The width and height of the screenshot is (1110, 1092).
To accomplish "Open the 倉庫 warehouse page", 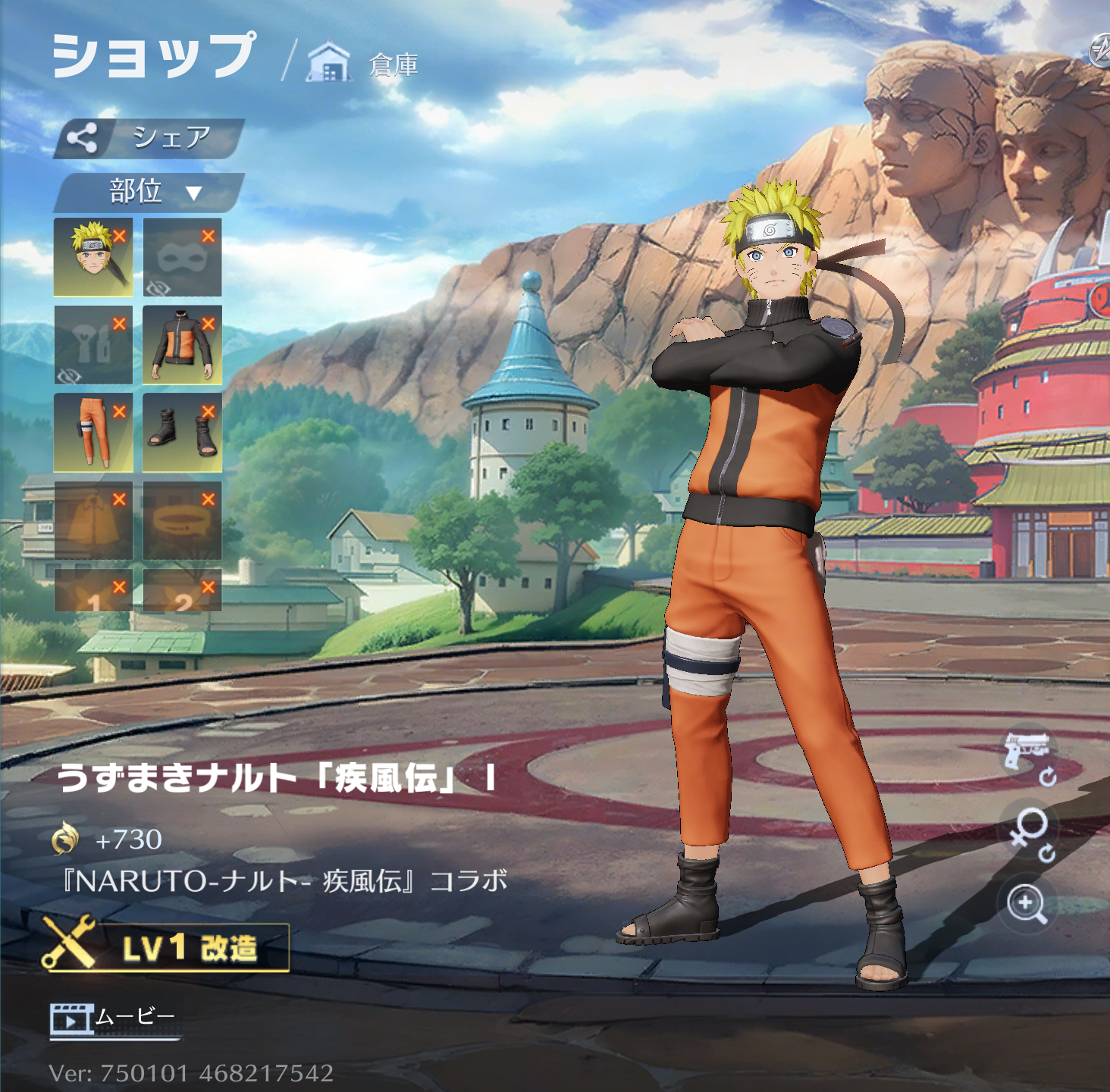I will click(364, 64).
